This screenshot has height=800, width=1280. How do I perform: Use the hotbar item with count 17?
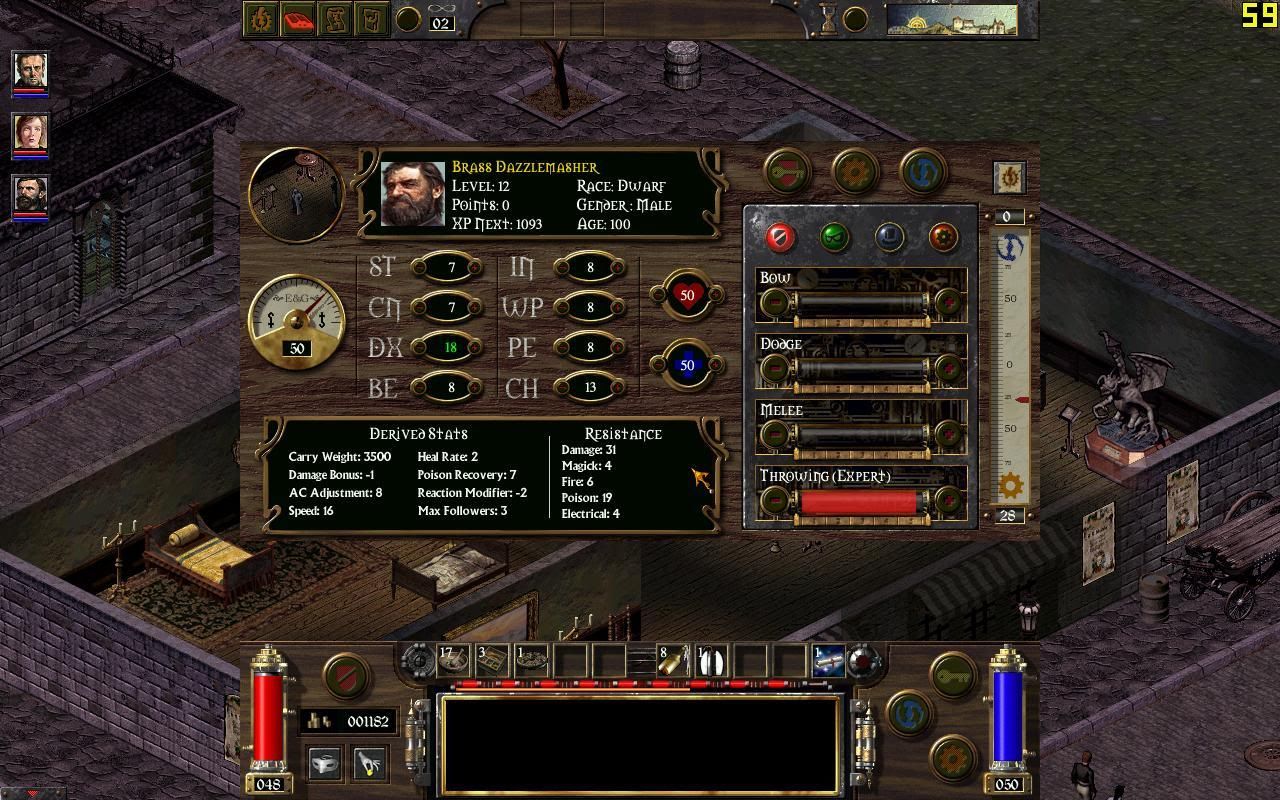453,660
